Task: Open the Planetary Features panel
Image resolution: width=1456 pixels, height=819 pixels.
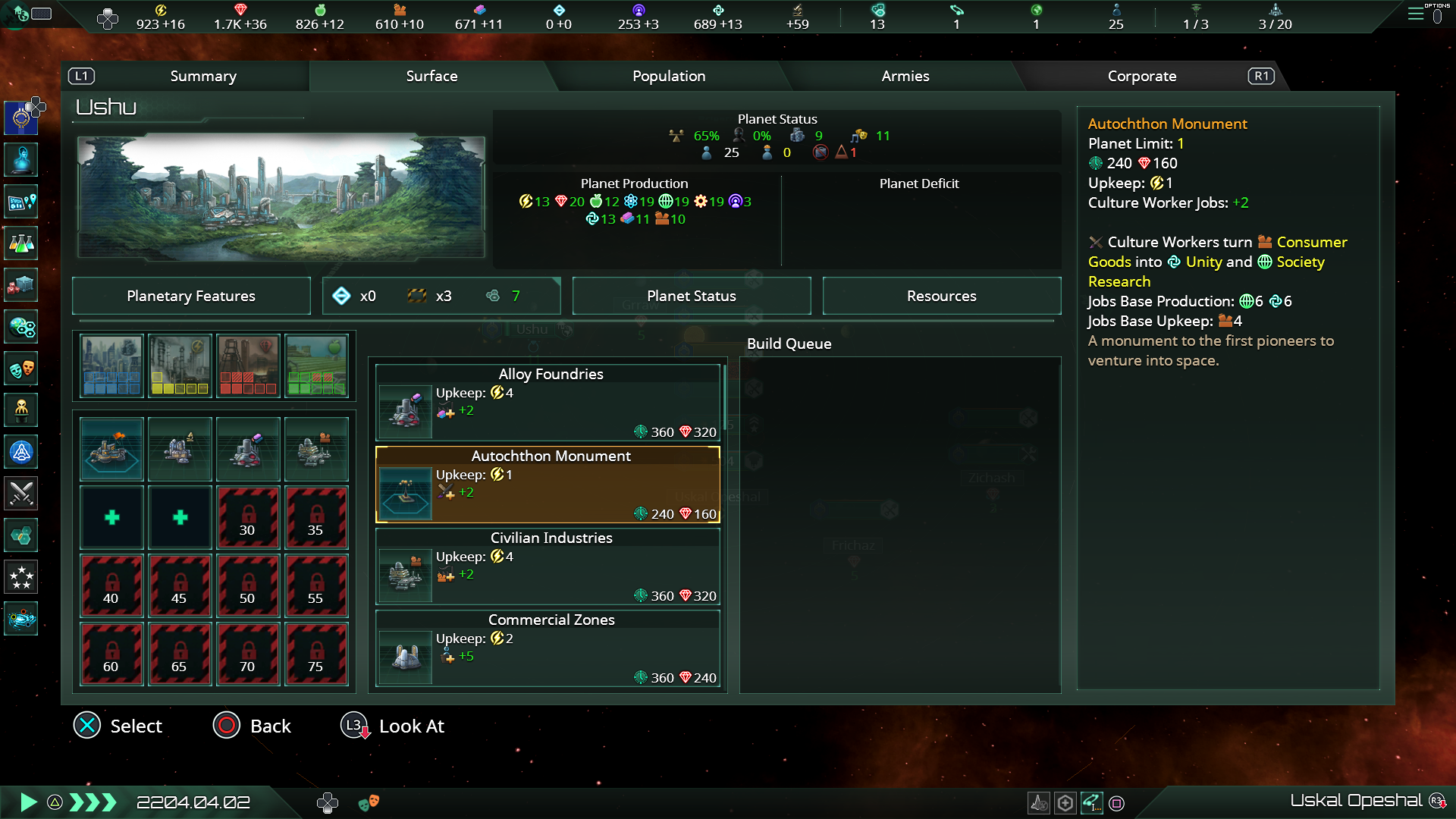Action: tap(191, 296)
